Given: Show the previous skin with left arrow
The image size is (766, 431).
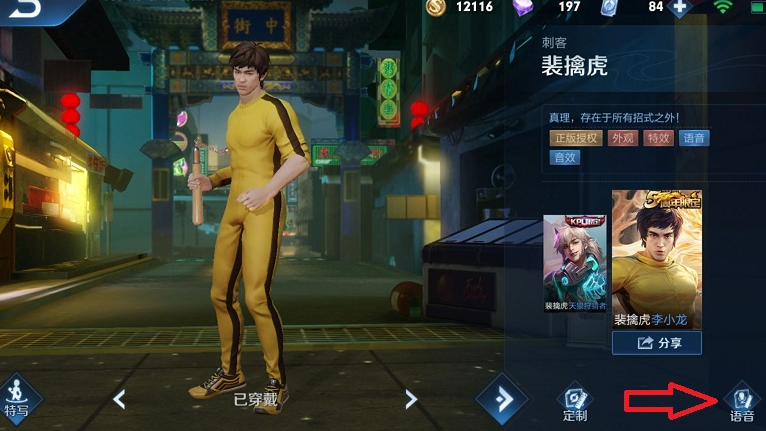Looking at the screenshot, I should point(119,399).
